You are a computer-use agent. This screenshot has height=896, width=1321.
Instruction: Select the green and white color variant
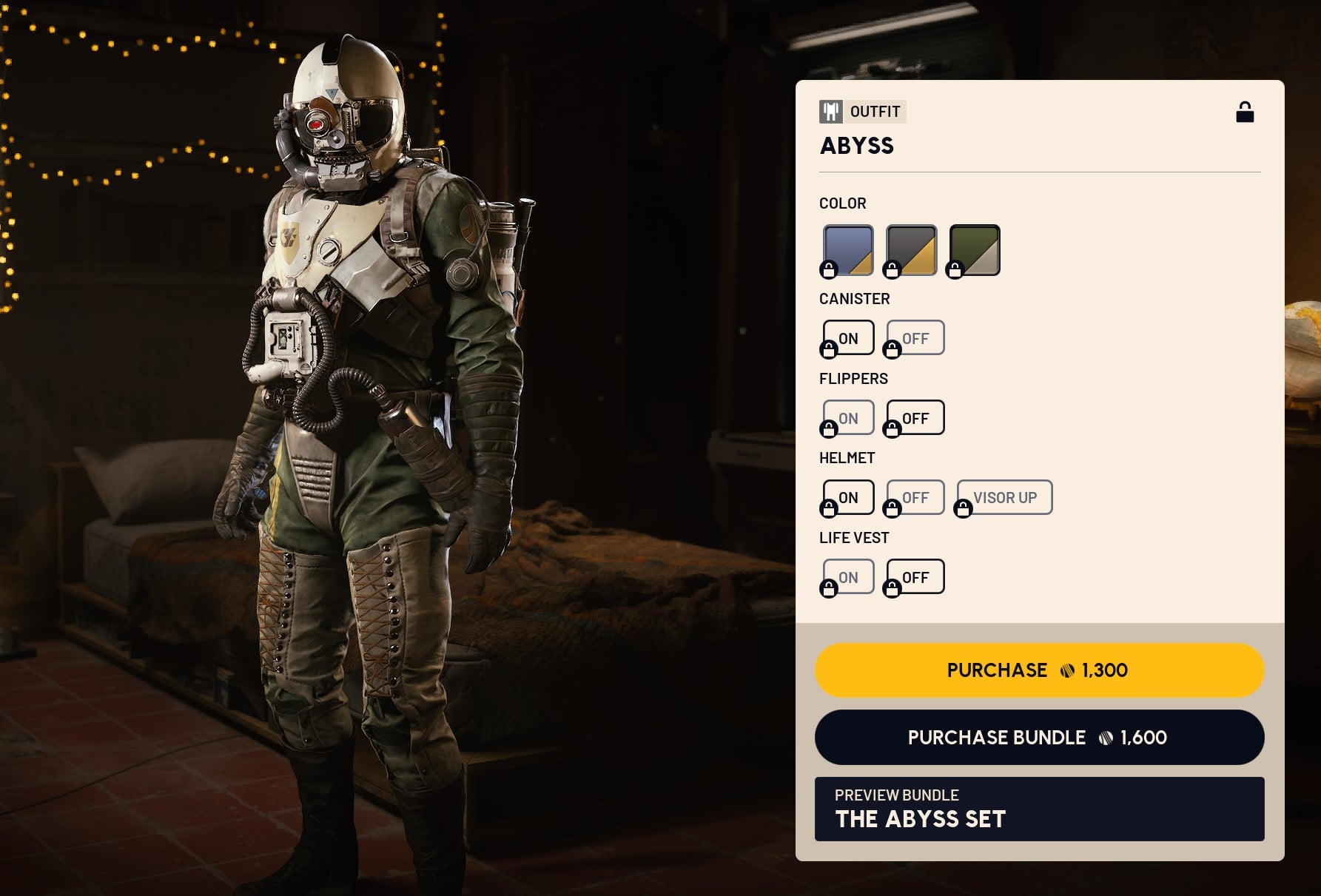point(974,250)
